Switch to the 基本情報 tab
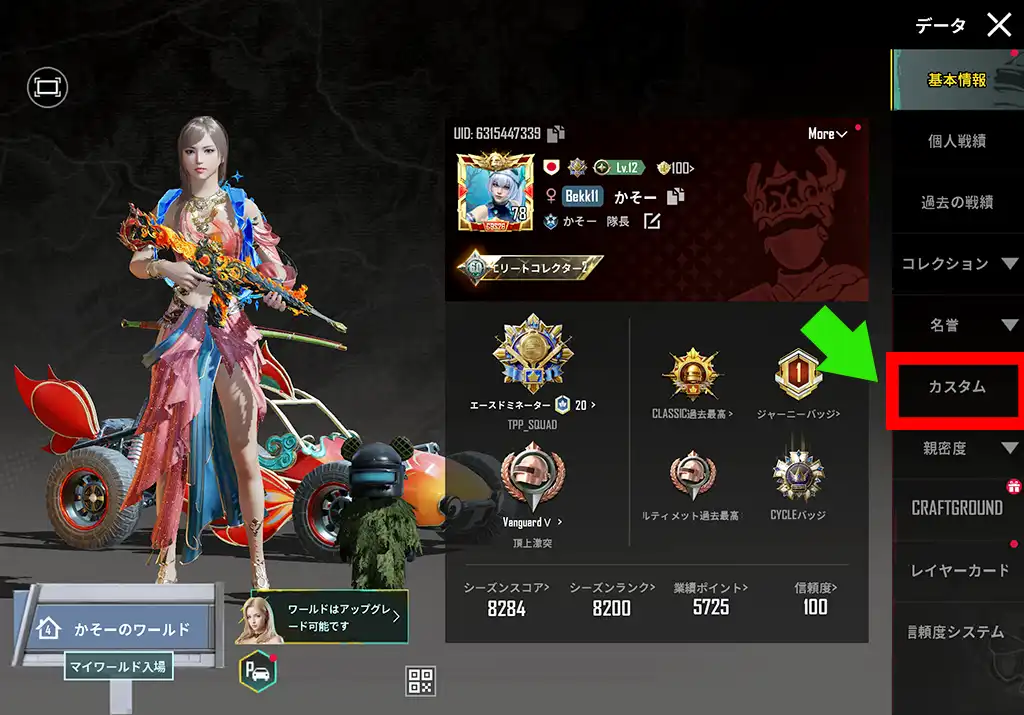The width and height of the screenshot is (1024, 715). click(x=956, y=80)
